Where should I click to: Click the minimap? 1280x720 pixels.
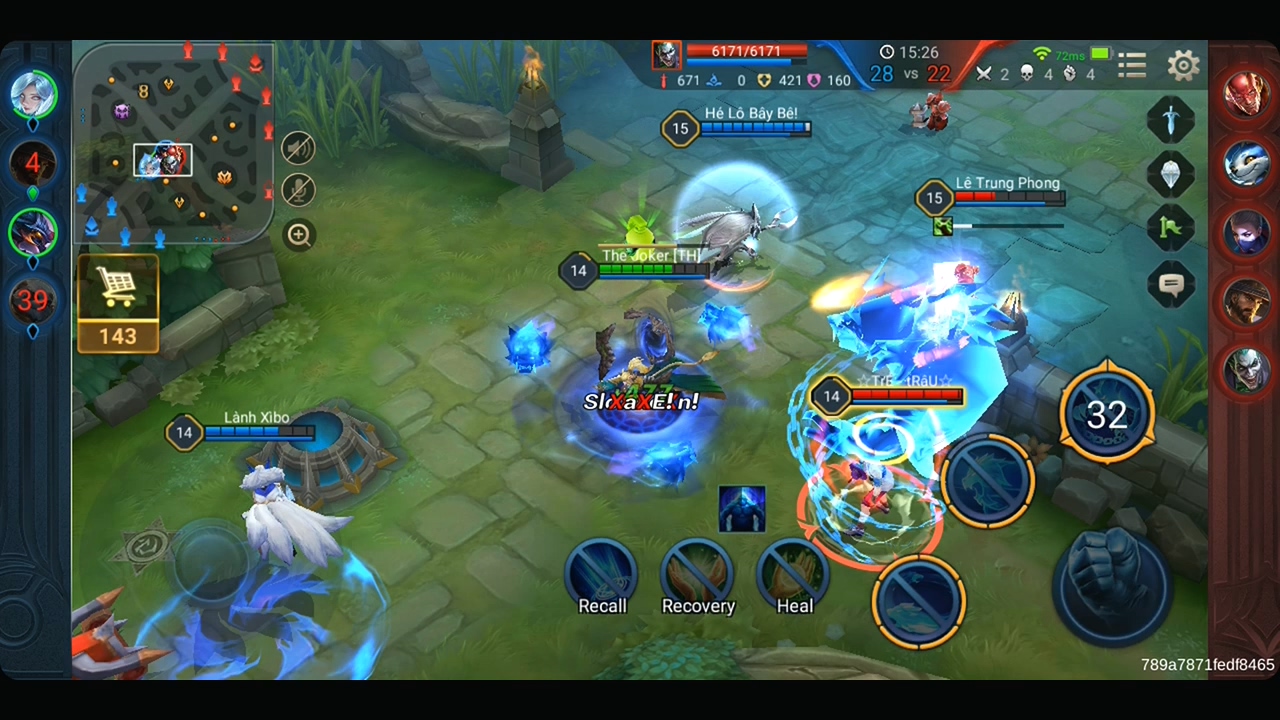(x=172, y=142)
